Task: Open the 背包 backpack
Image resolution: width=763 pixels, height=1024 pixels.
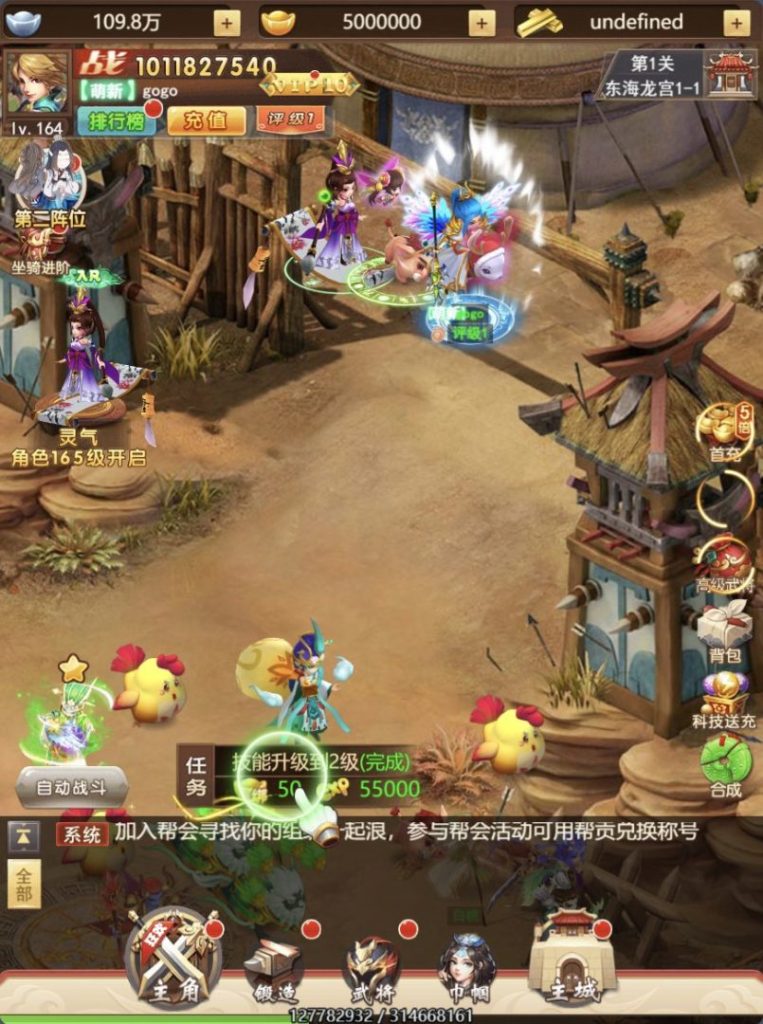Action: 724,632
